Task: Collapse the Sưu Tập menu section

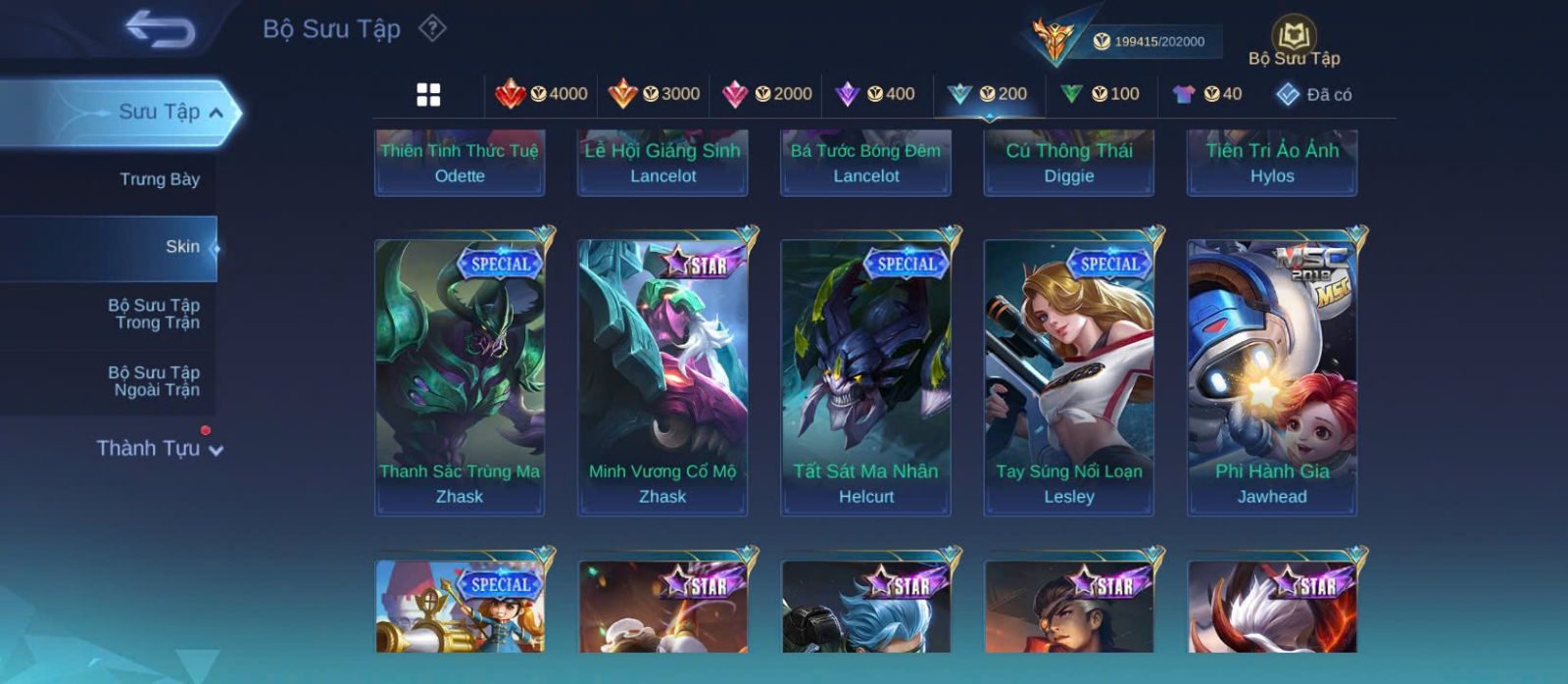Action: [217, 113]
